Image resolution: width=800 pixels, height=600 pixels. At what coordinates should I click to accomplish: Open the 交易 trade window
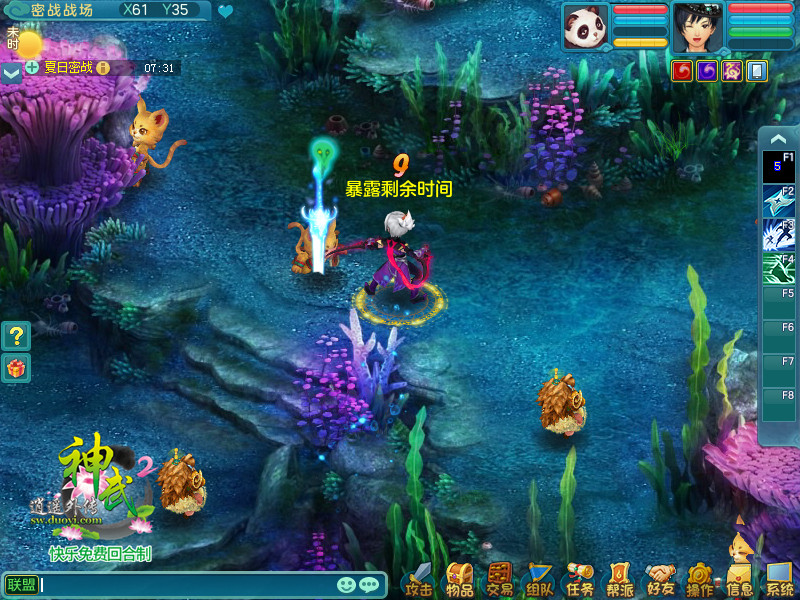click(499, 579)
